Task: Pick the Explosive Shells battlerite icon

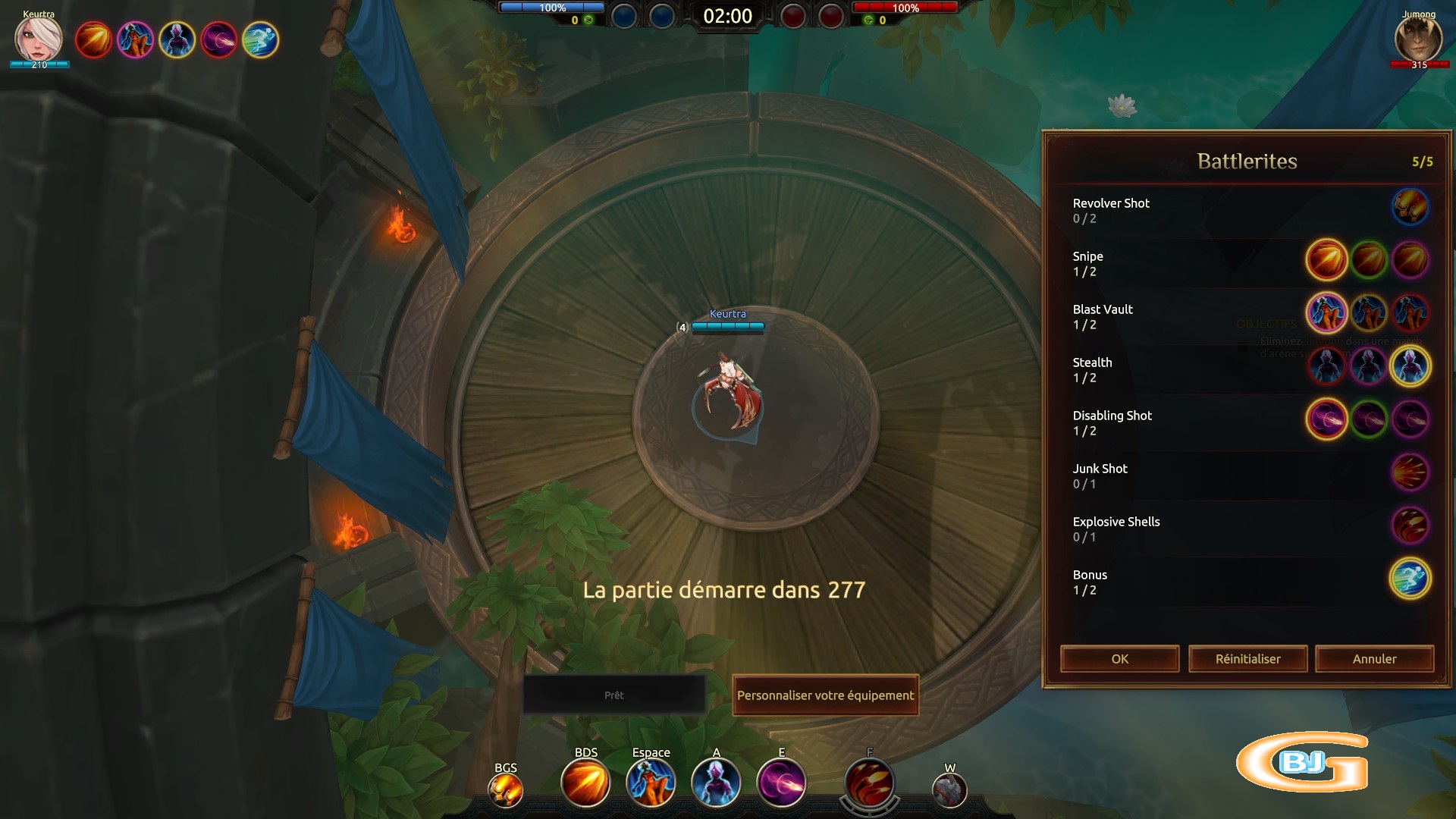Action: [x=1410, y=526]
